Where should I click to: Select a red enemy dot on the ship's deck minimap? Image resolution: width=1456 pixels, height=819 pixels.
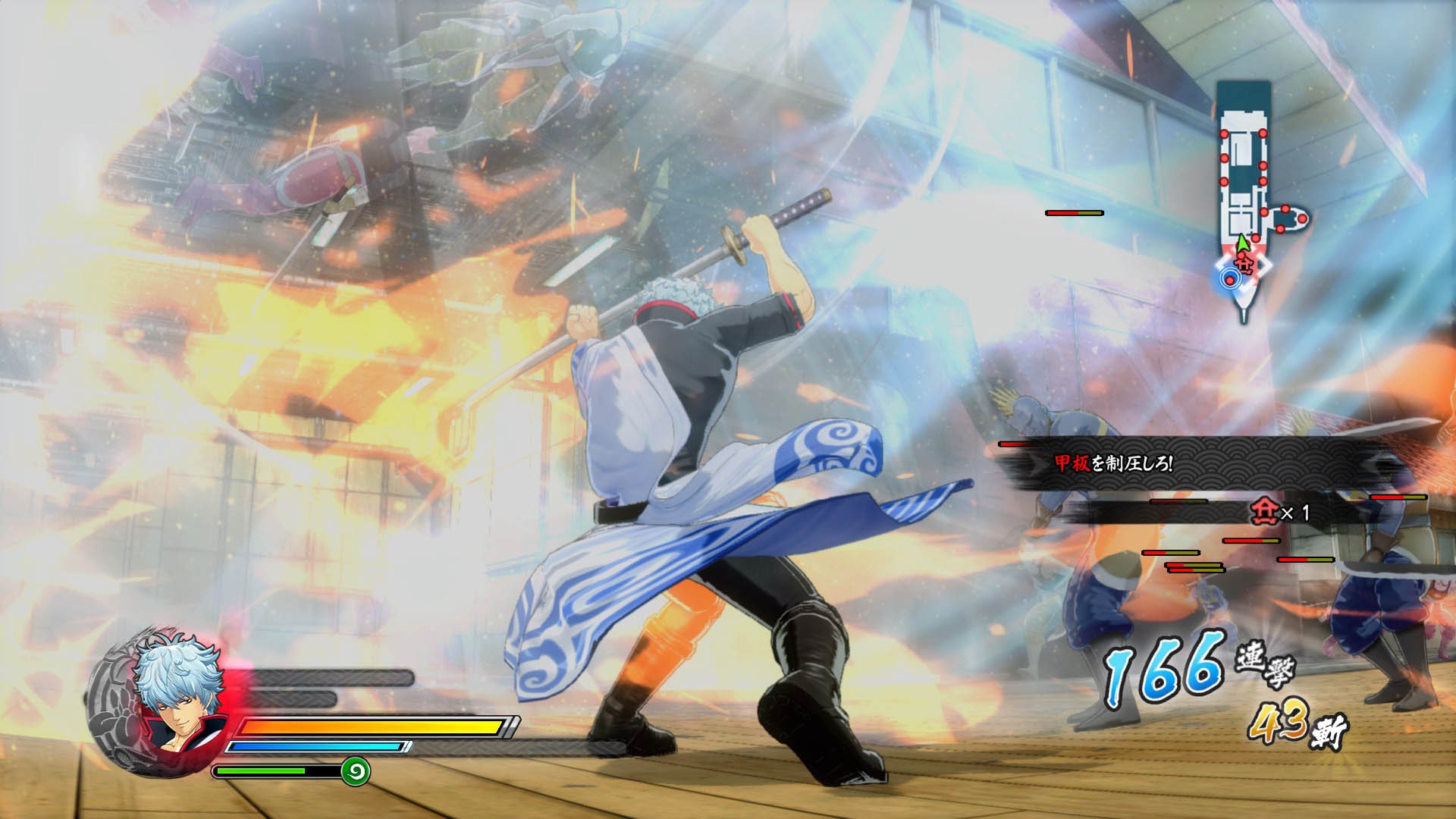tap(1225, 133)
